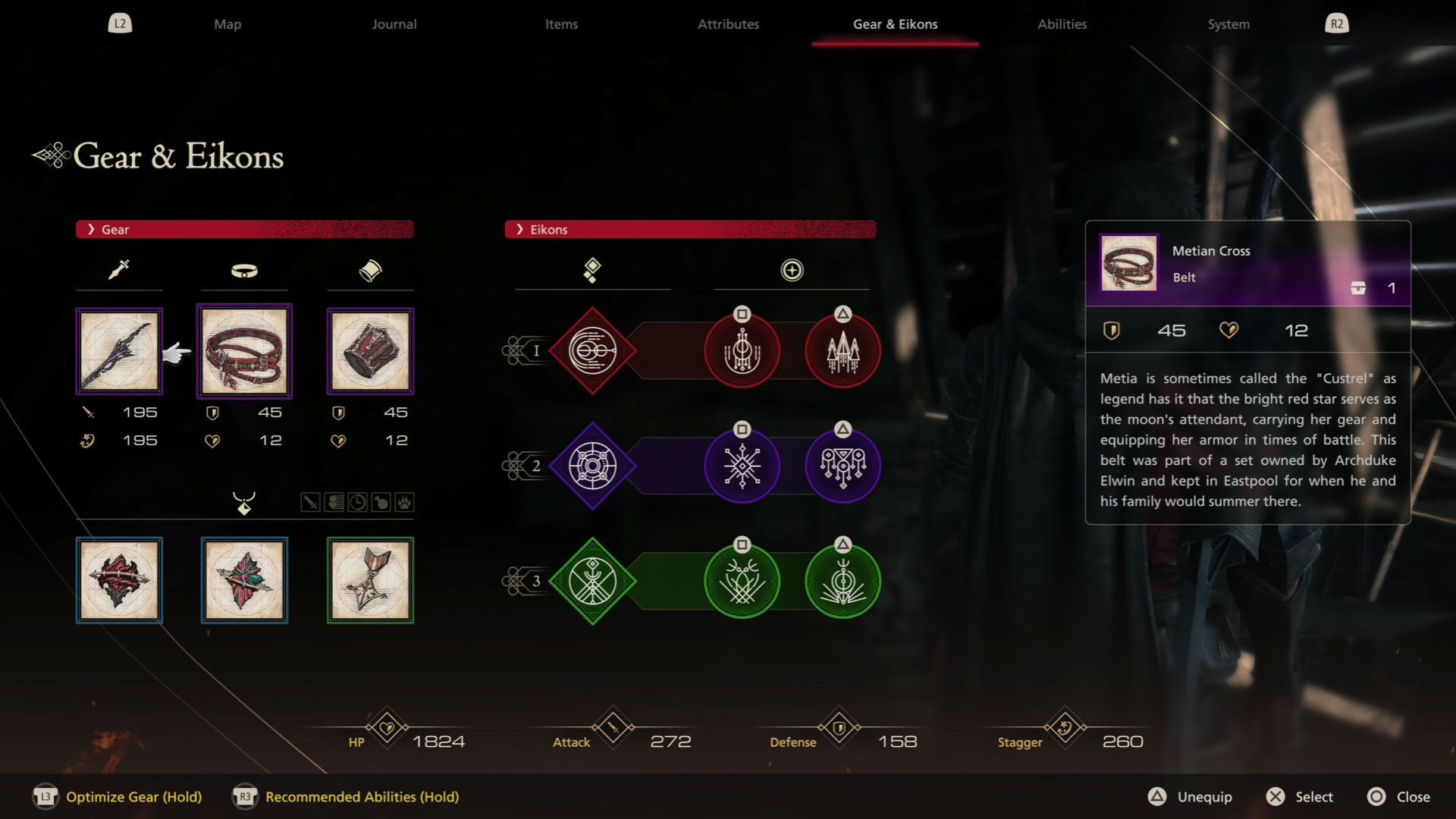This screenshot has width=1456, height=819.
Task: Select the red triple-spire ability circle
Action: tap(843, 352)
